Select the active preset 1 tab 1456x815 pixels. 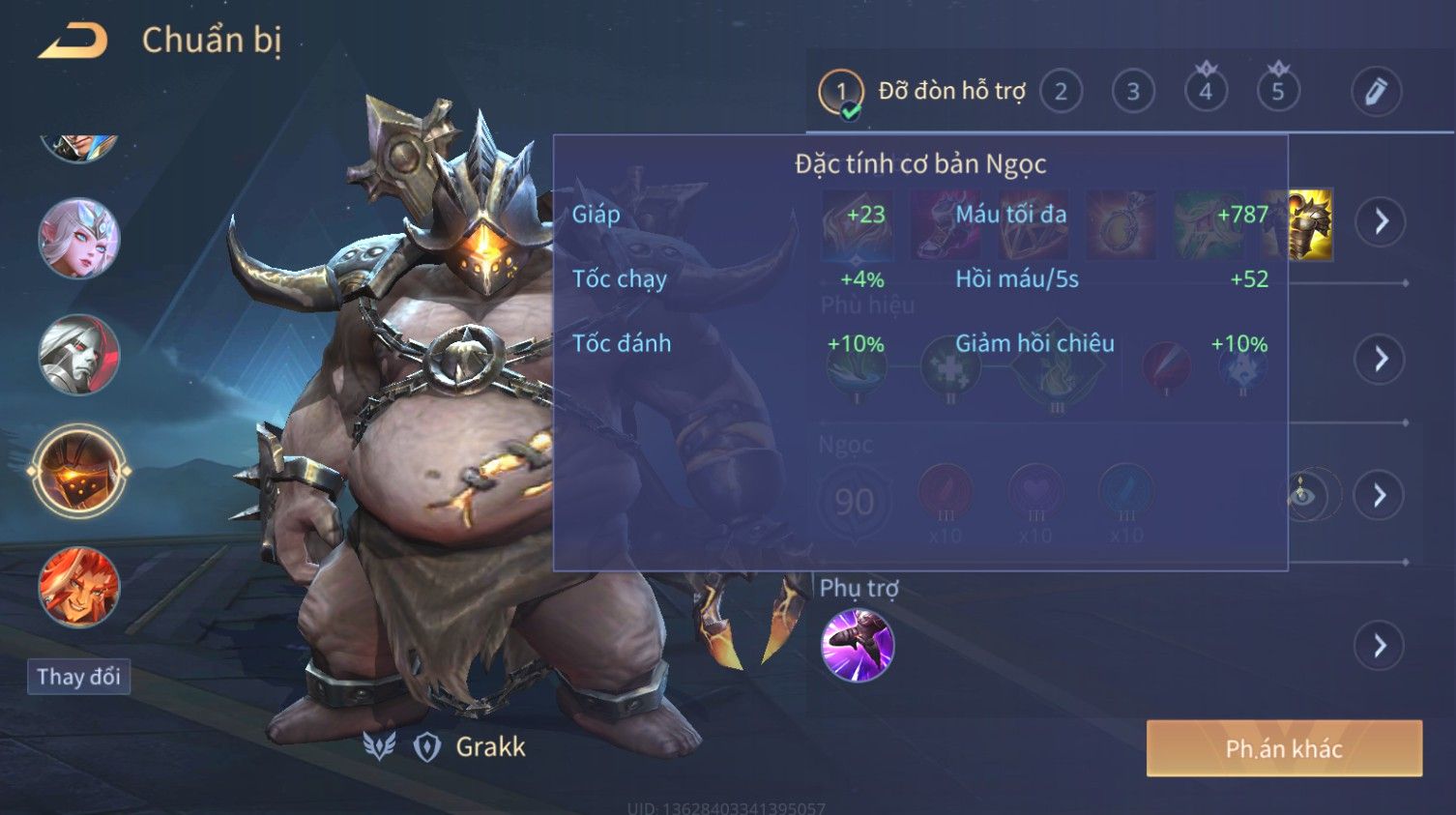click(841, 92)
